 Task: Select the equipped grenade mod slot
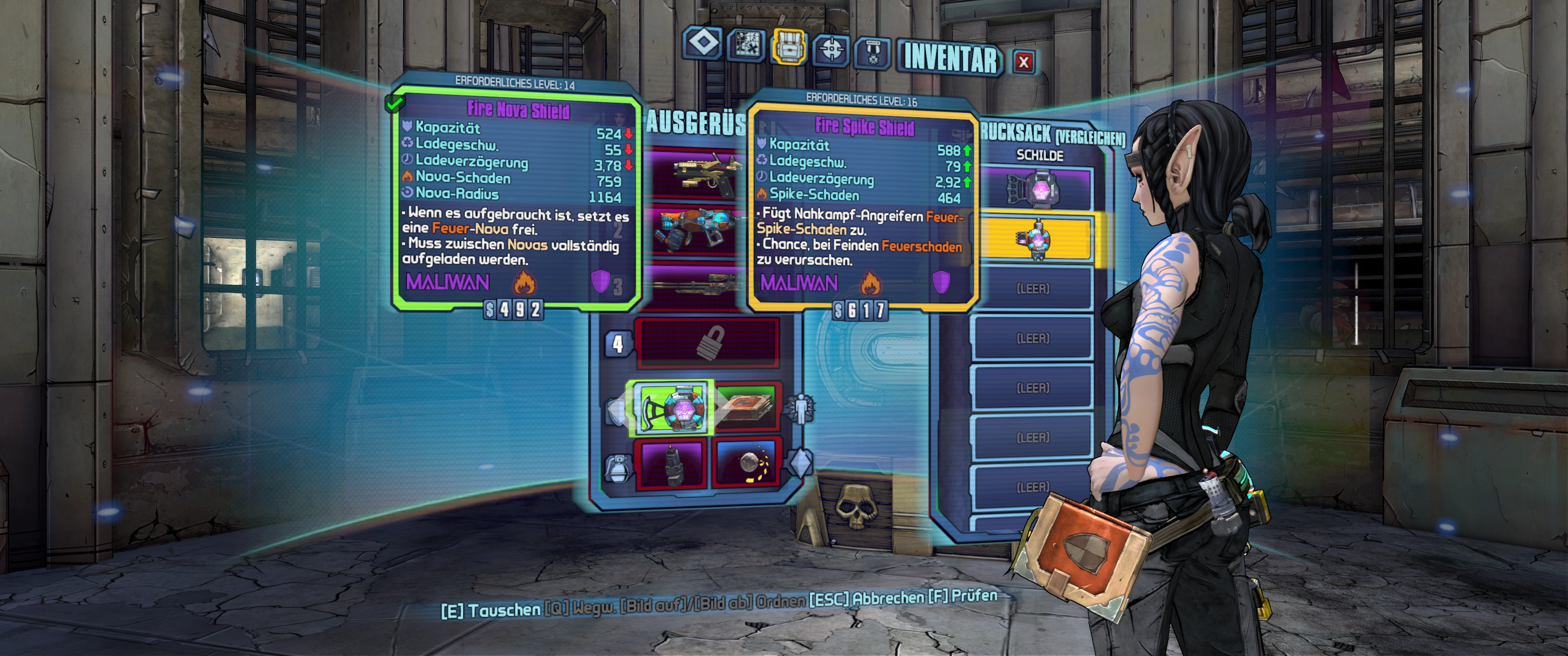670,464
